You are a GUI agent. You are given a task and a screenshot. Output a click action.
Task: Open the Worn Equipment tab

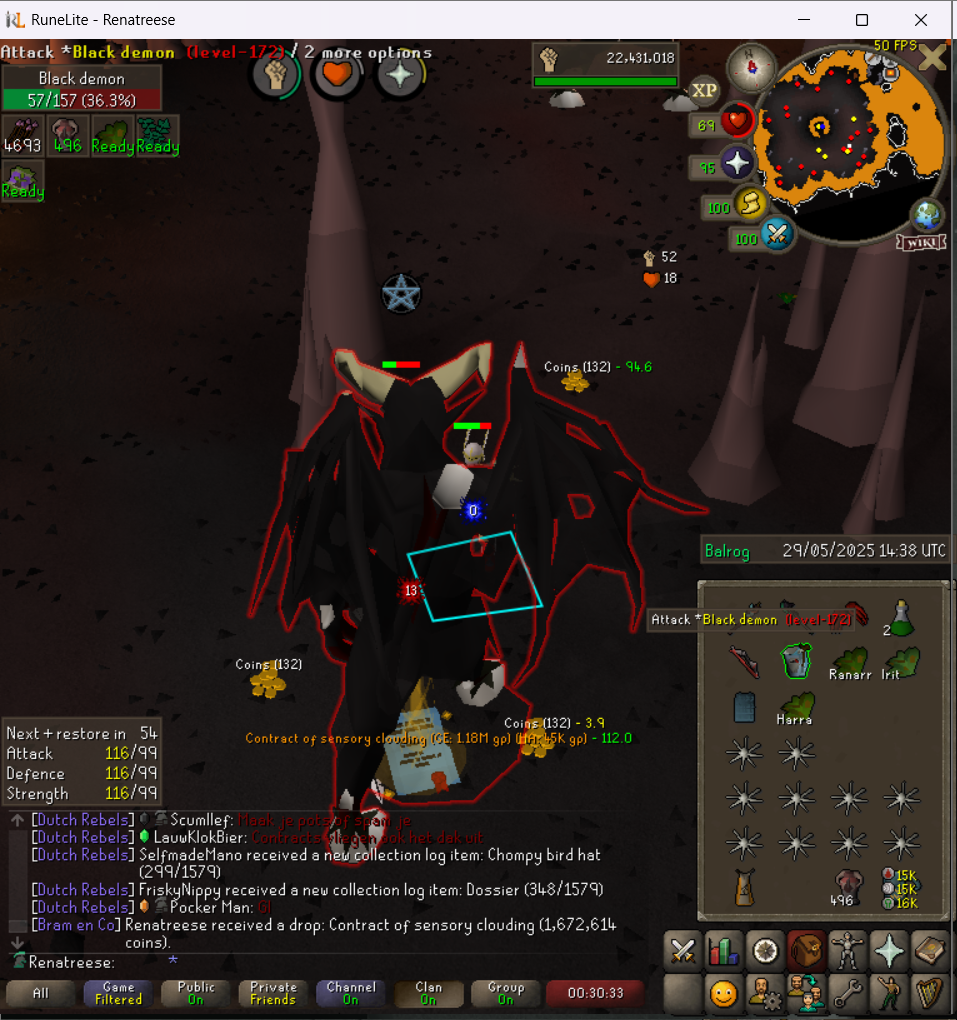coord(849,950)
